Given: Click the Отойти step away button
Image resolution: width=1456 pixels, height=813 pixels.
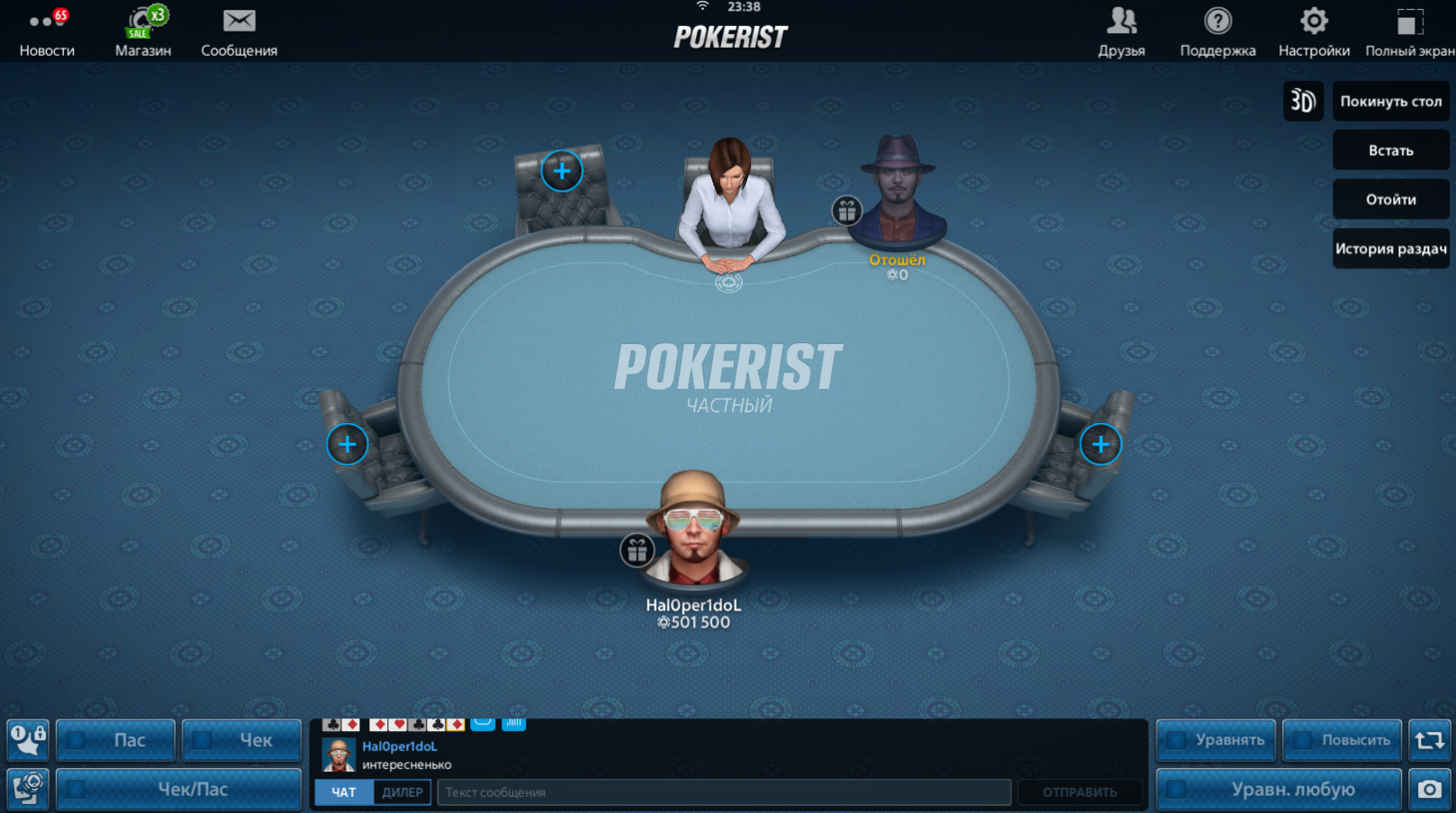Looking at the screenshot, I should [x=1390, y=200].
